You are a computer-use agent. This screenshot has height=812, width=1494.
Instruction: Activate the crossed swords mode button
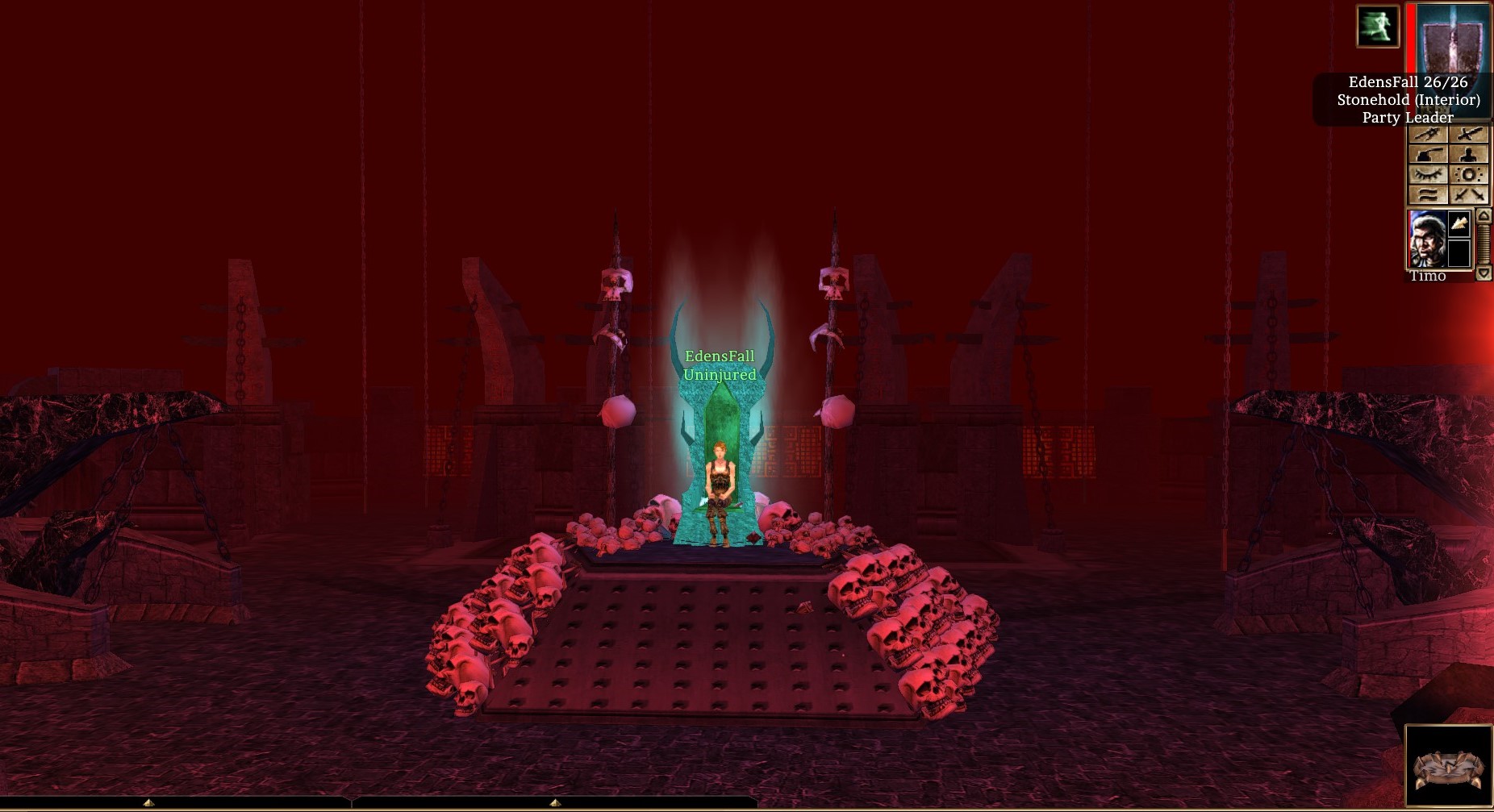(1469, 194)
